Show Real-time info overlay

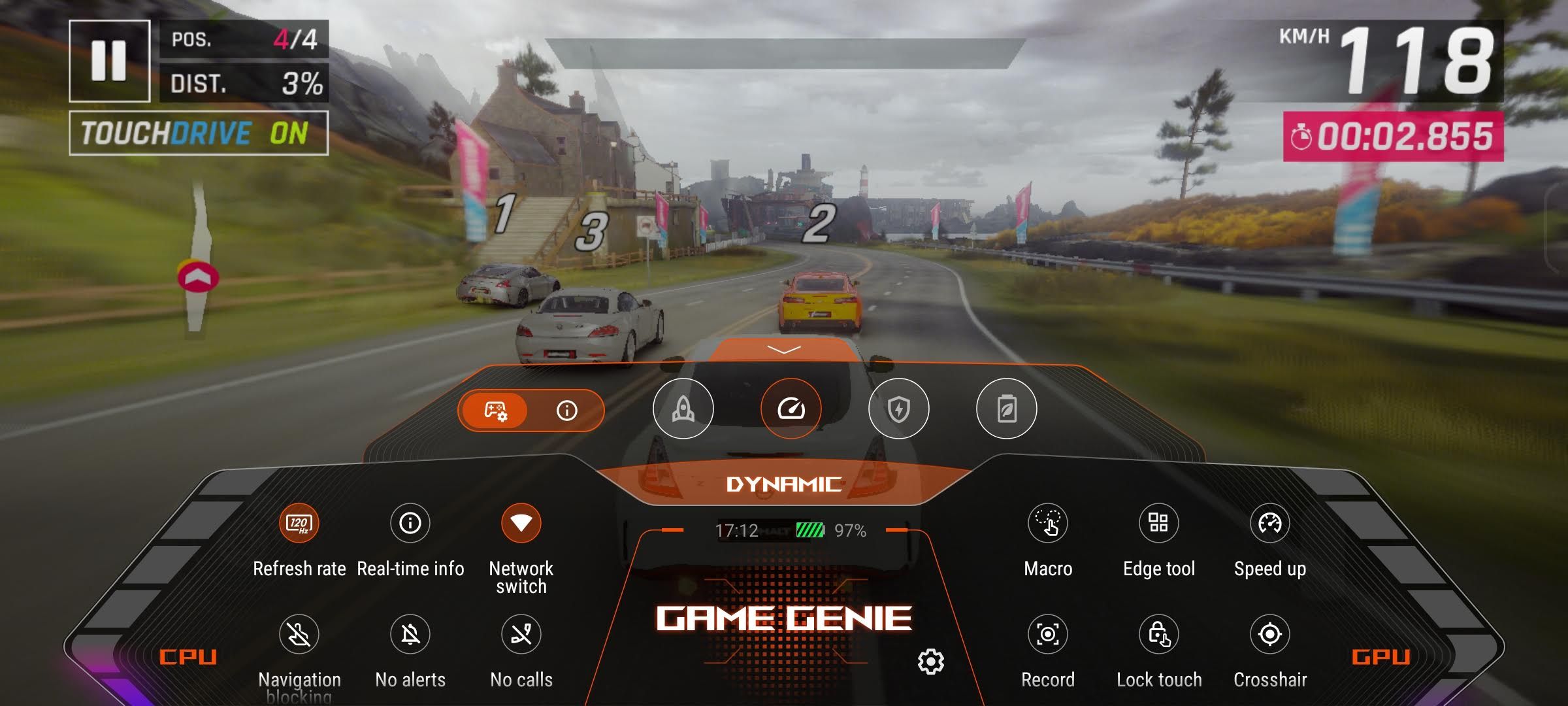pos(410,524)
